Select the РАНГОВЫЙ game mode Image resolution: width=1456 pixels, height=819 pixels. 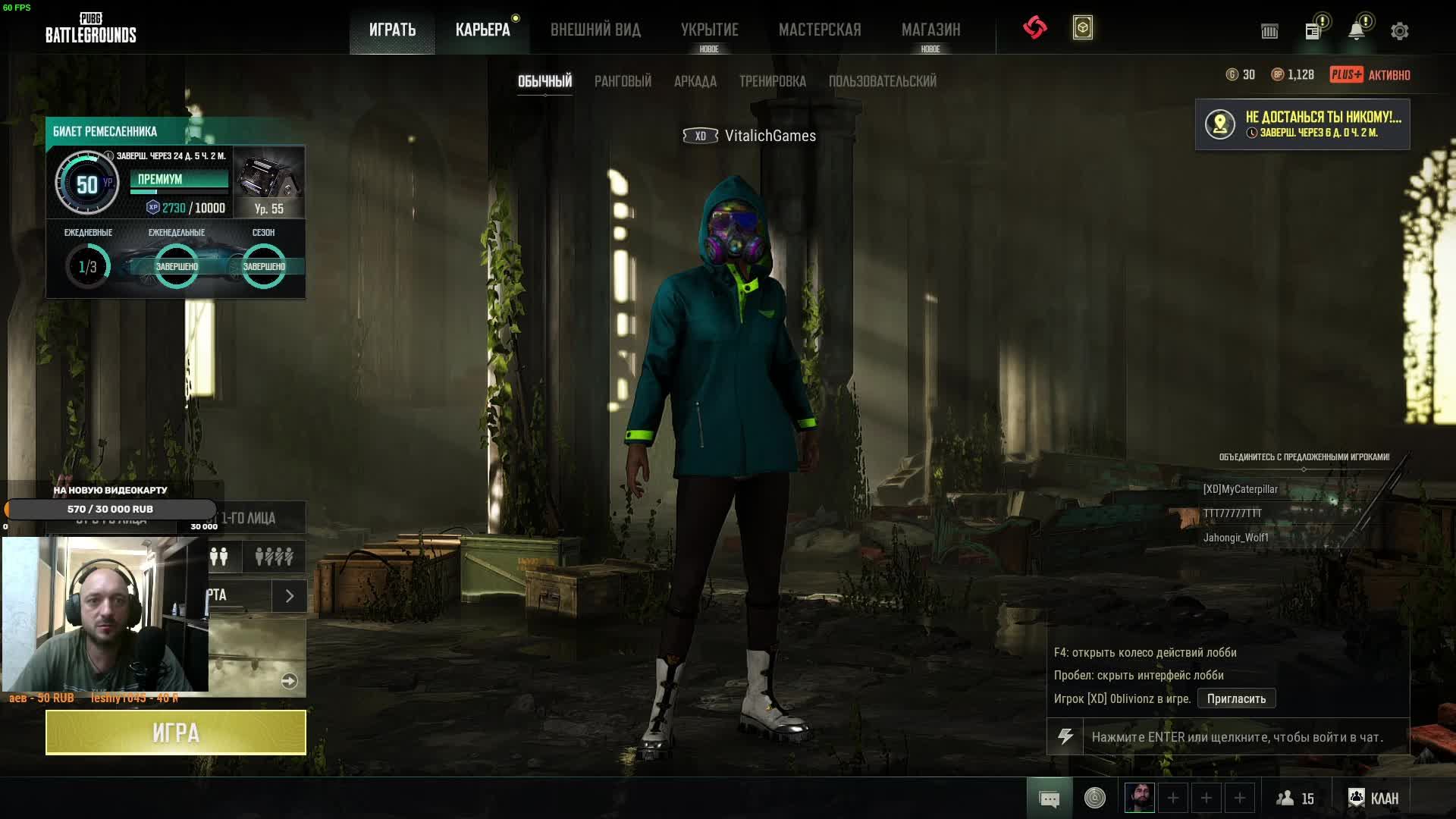point(623,81)
